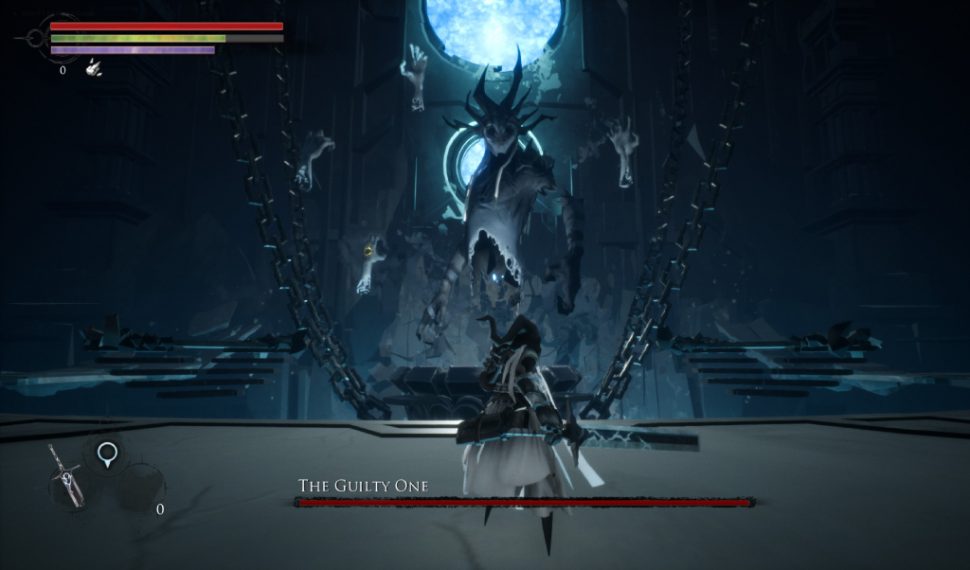Click the white shard icon under the bars
This screenshot has width=970, height=570.
[x=93, y=68]
